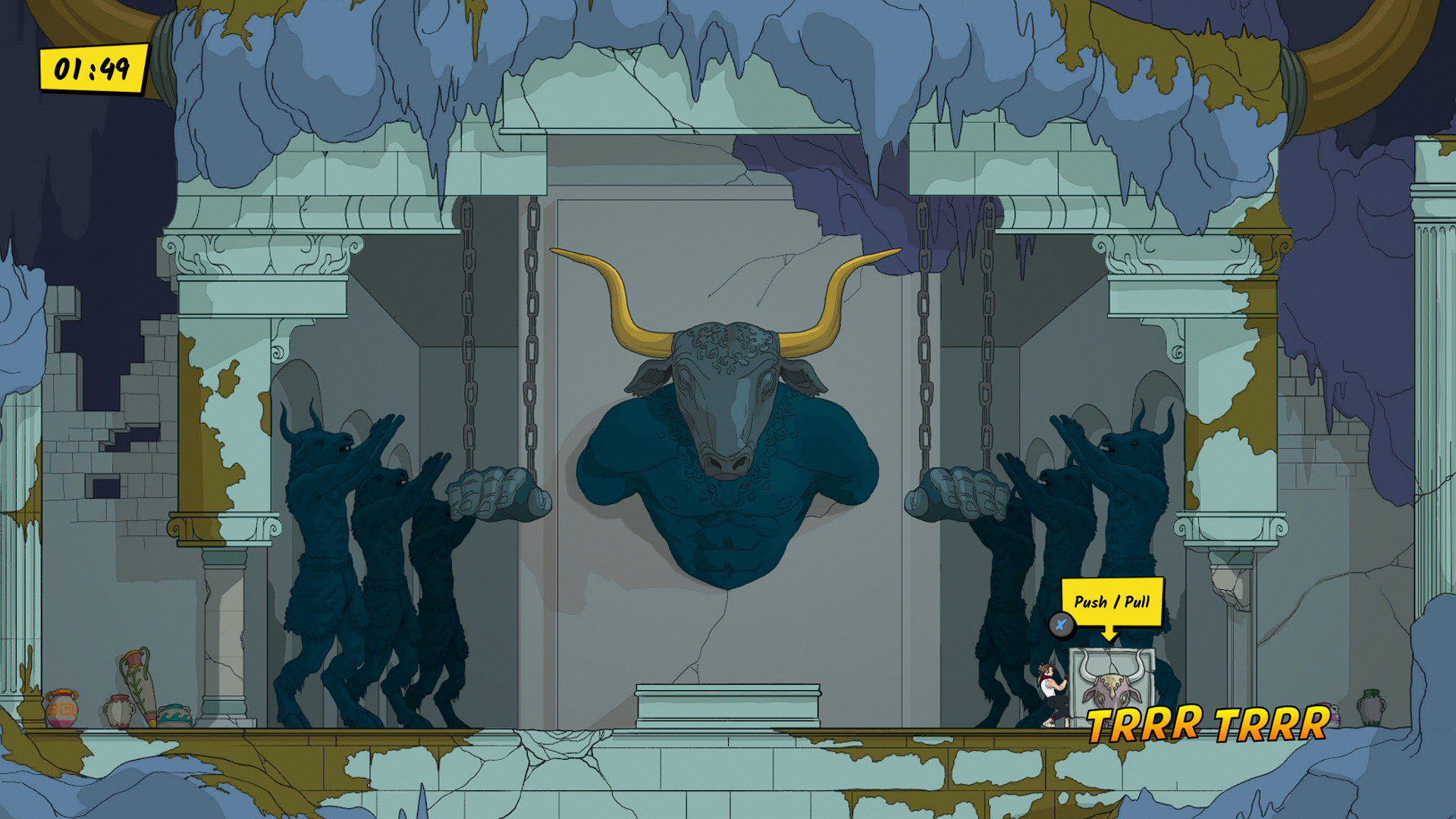Expand the Push / Pull prompt bubble

click(1113, 603)
